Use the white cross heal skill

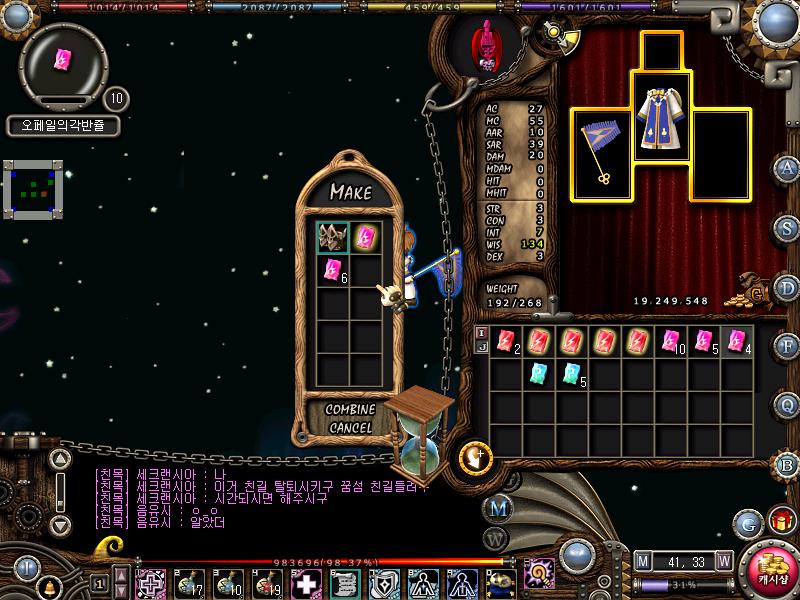tap(305, 583)
